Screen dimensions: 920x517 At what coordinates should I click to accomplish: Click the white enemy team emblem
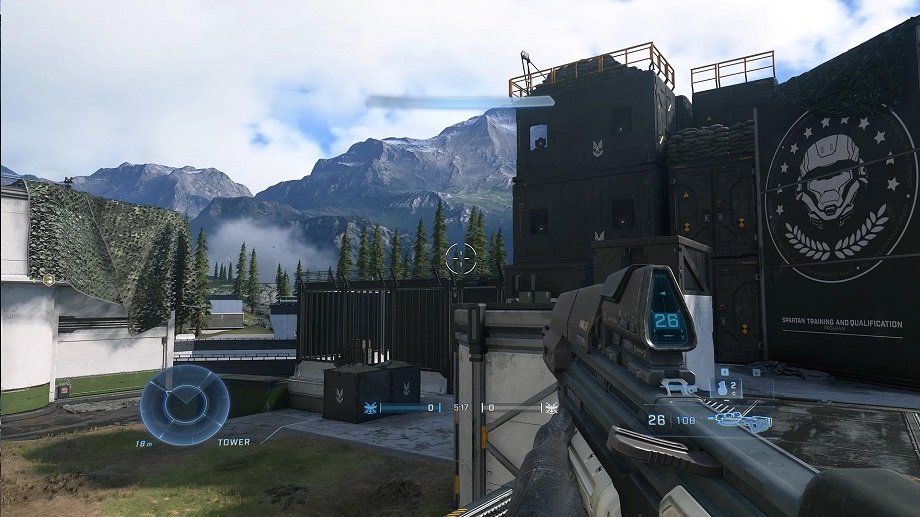[549, 408]
